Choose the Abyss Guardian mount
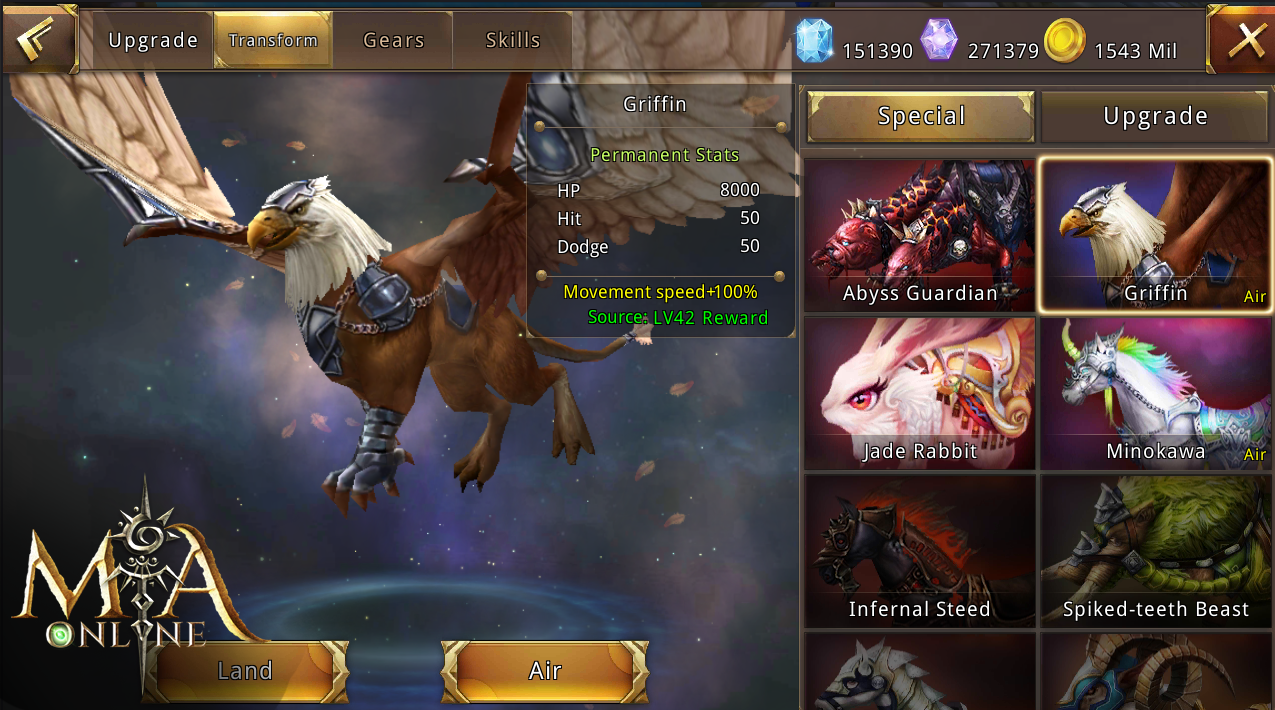The width and height of the screenshot is (1275, 710). (x=920, y=235)
